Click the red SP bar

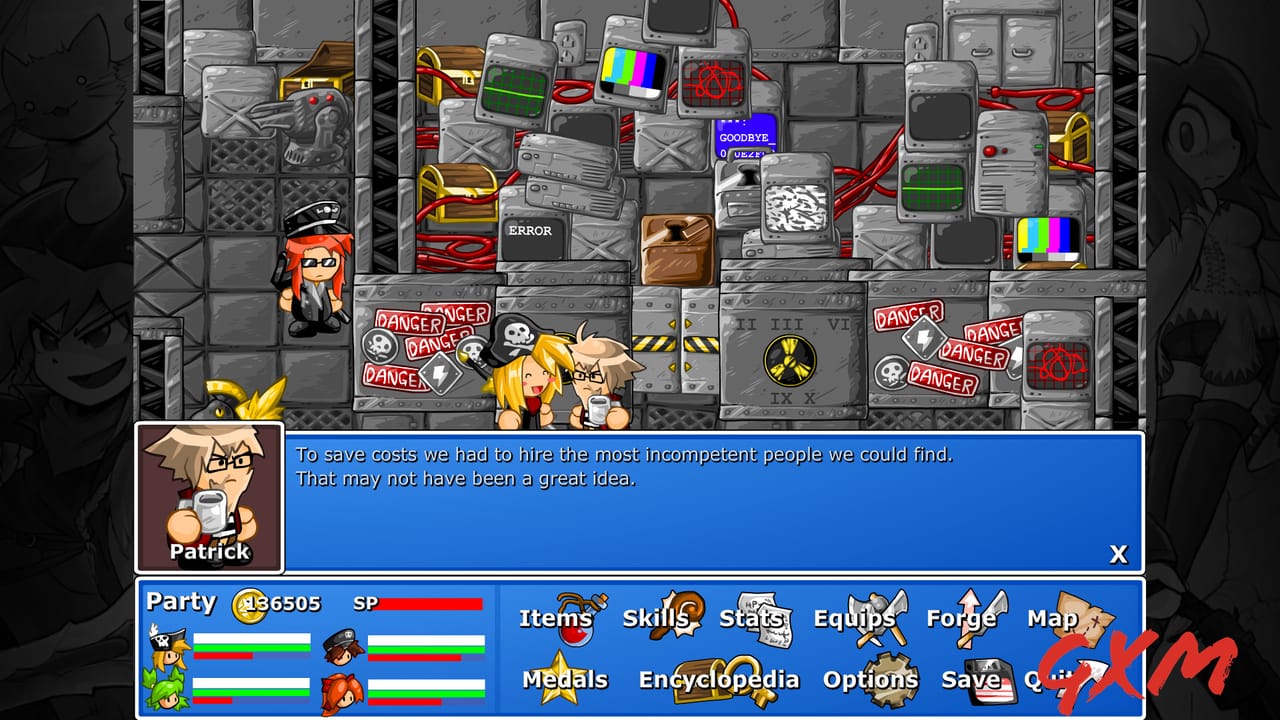432,604
